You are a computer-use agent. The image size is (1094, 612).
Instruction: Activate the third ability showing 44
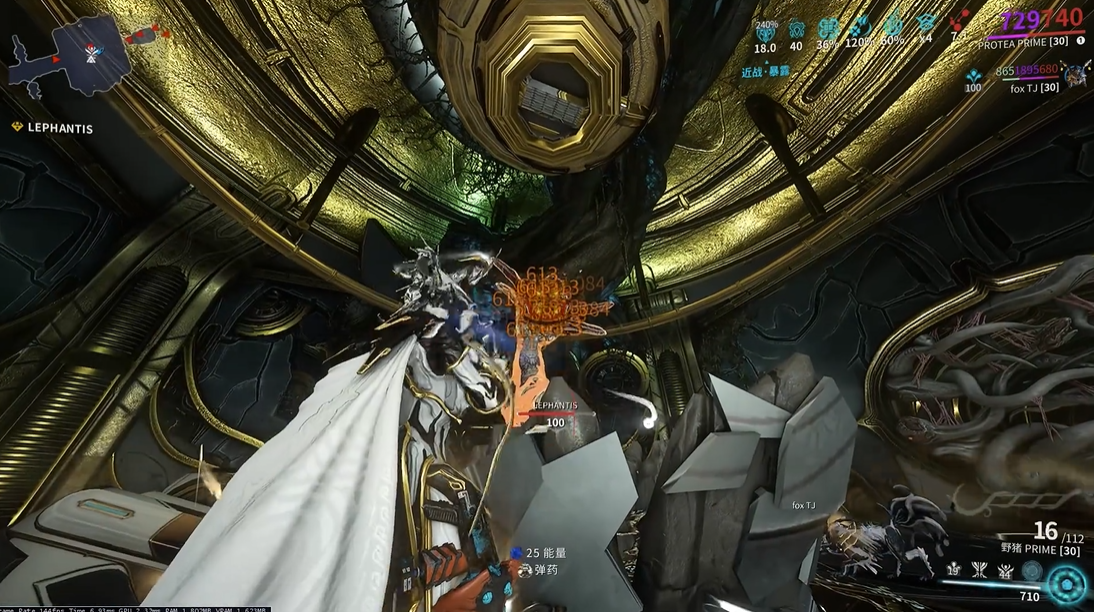(1004, 569)
